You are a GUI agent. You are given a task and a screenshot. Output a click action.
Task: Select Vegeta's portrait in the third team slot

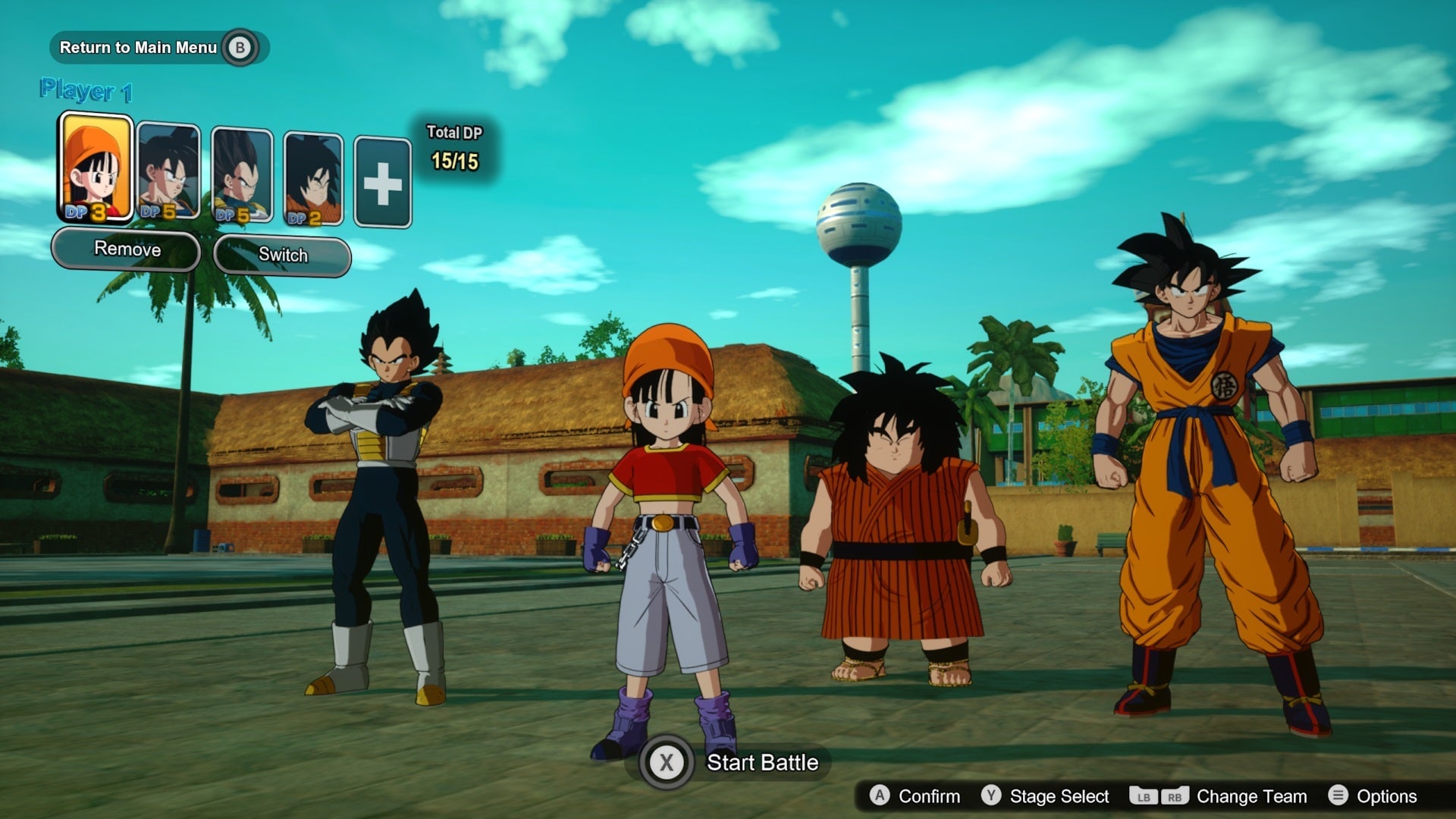pyautogui.click(x=240, y=171)
